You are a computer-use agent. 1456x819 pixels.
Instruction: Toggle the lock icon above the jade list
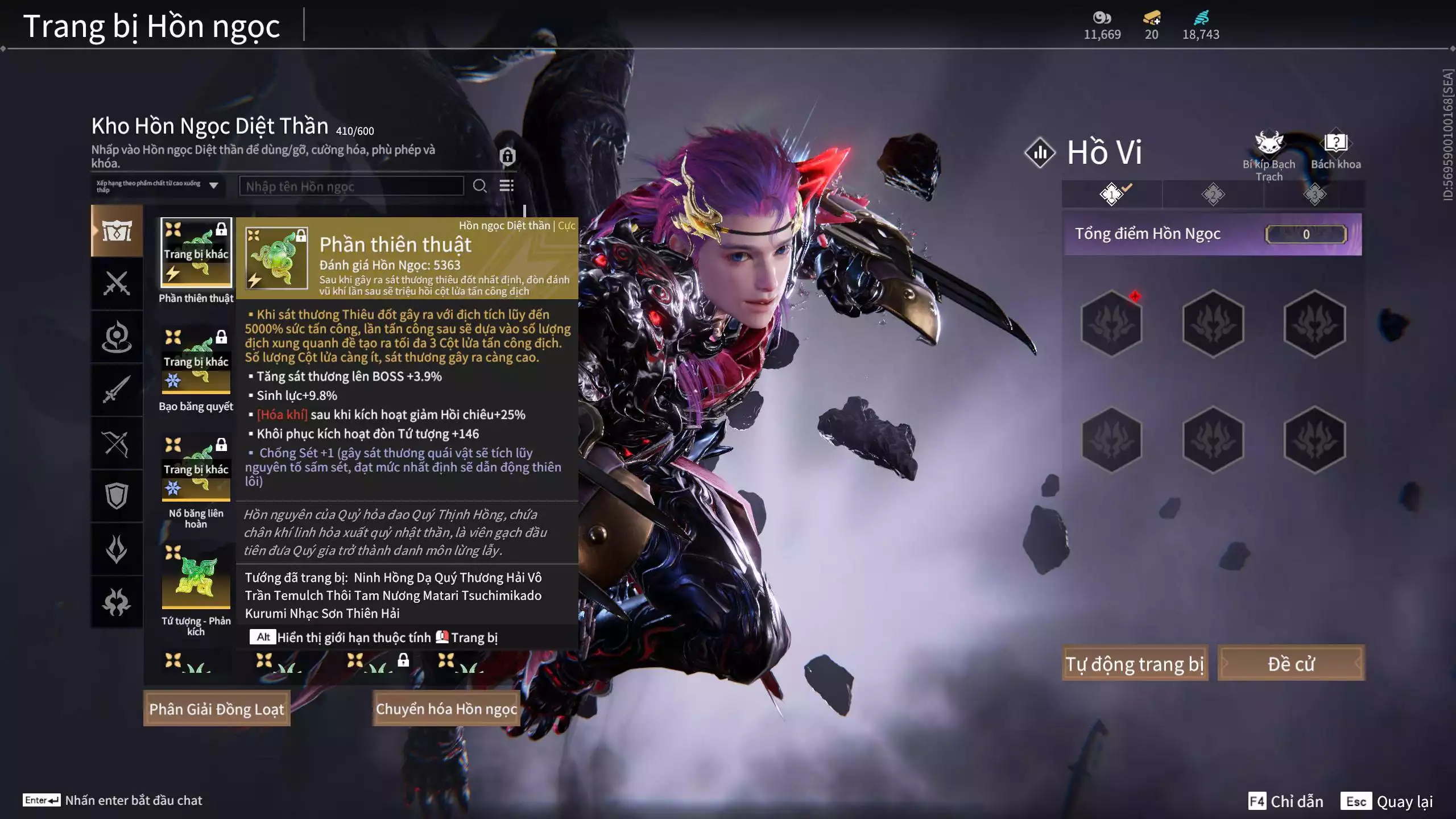507,156
